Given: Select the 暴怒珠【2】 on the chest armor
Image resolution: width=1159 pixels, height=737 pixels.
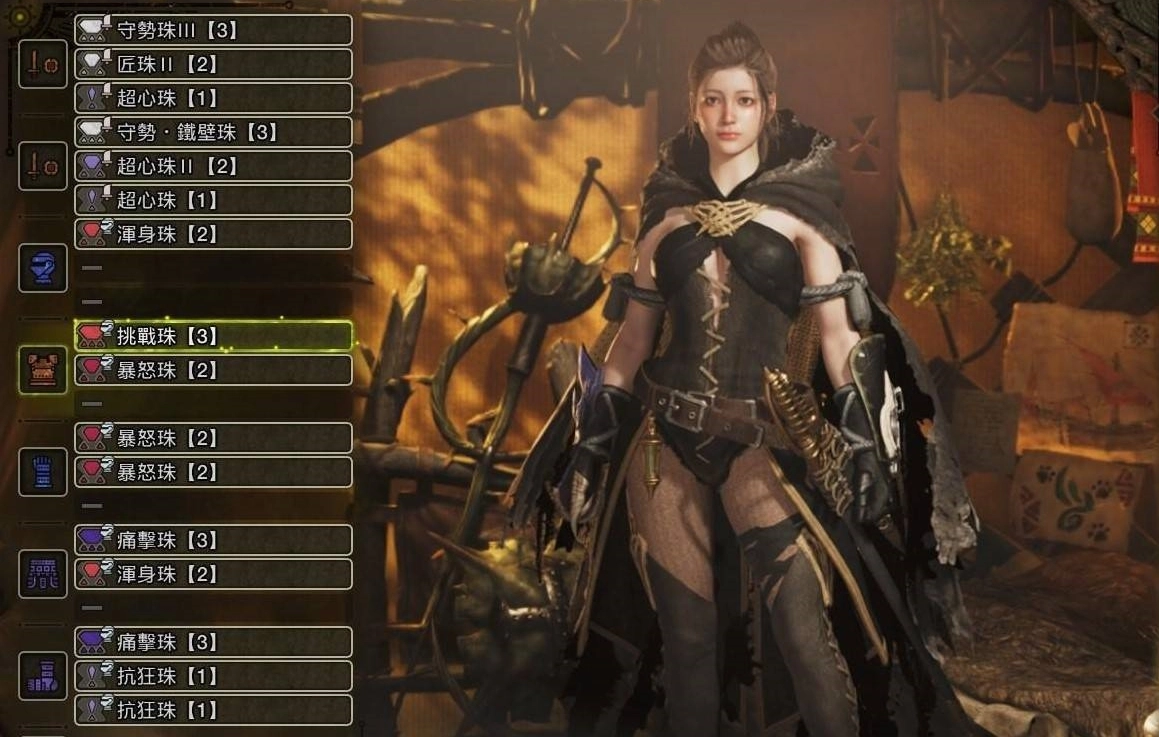Looking at the screenshot, I should point(213,370).
